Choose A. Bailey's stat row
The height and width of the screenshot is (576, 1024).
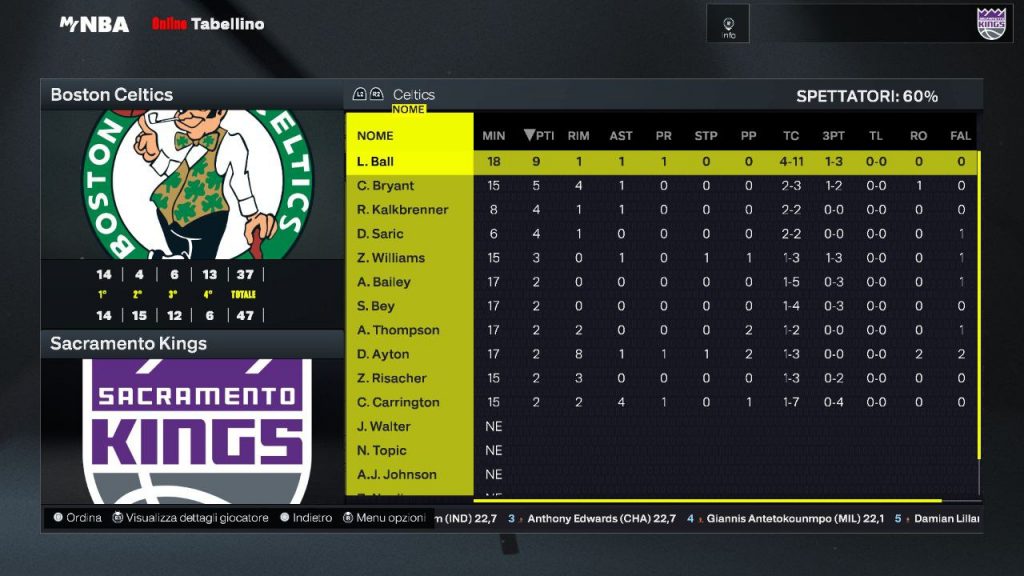click(x=384, y=282)
